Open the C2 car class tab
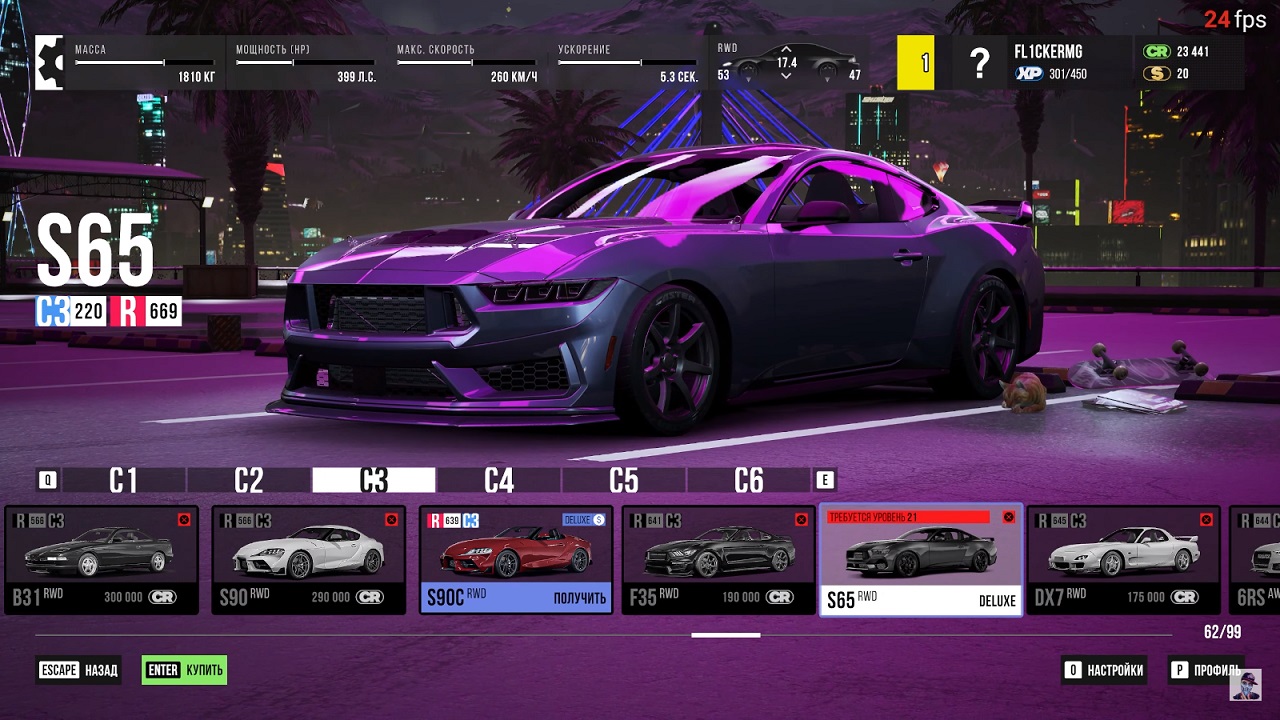 pos(248,481)
